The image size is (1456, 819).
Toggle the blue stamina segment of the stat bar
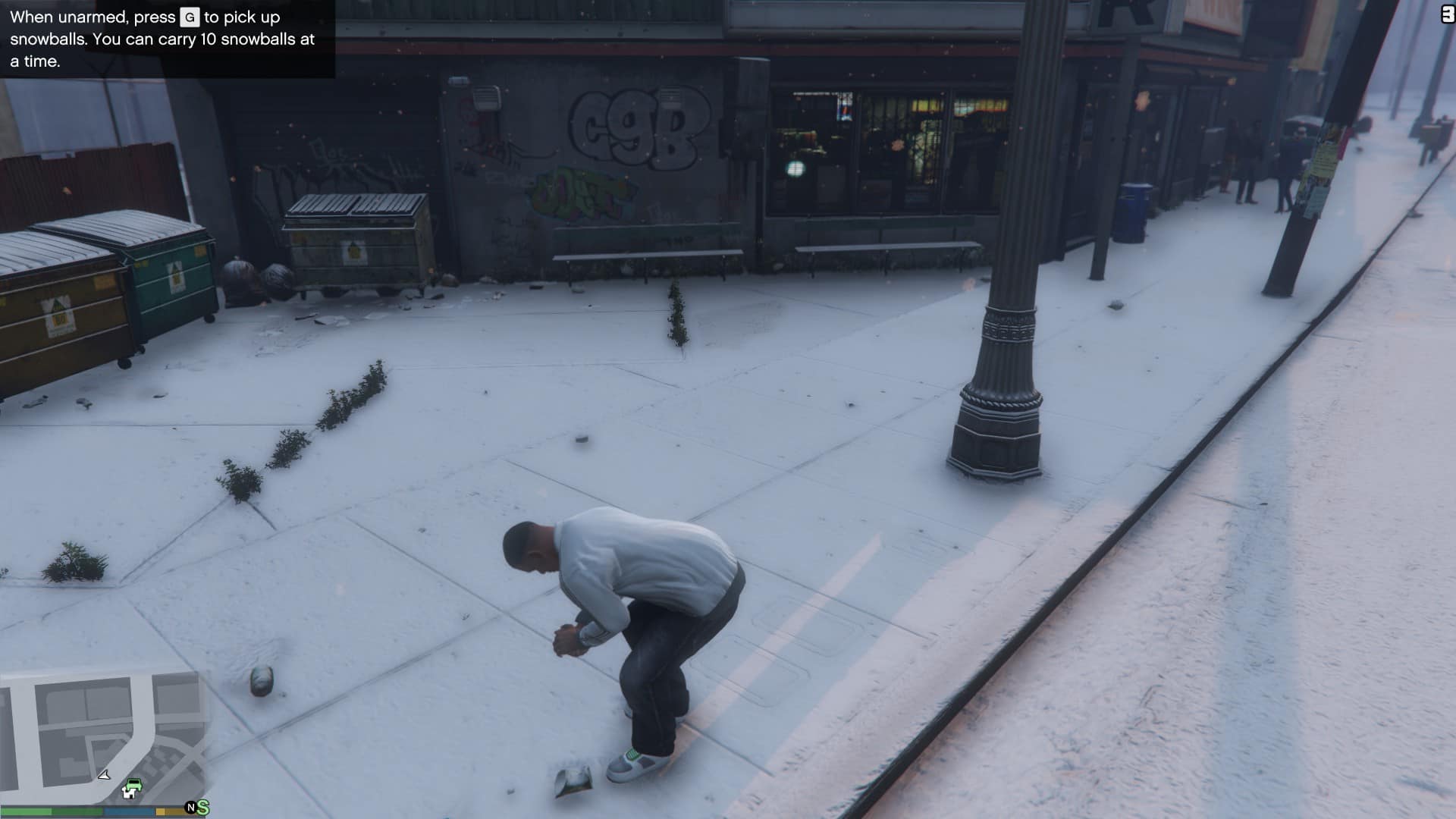tap(127, 811)
